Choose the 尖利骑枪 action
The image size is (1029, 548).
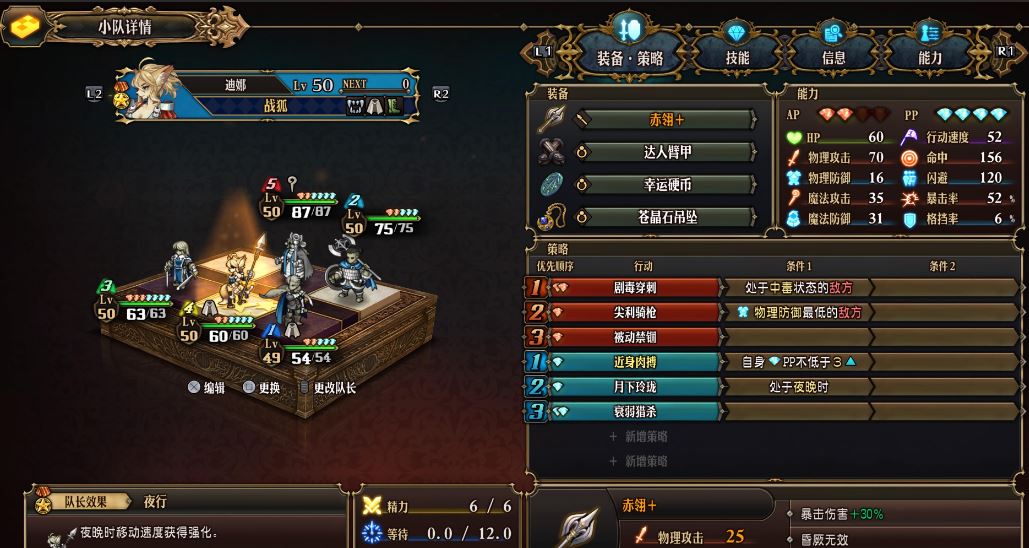pos(635,312)
